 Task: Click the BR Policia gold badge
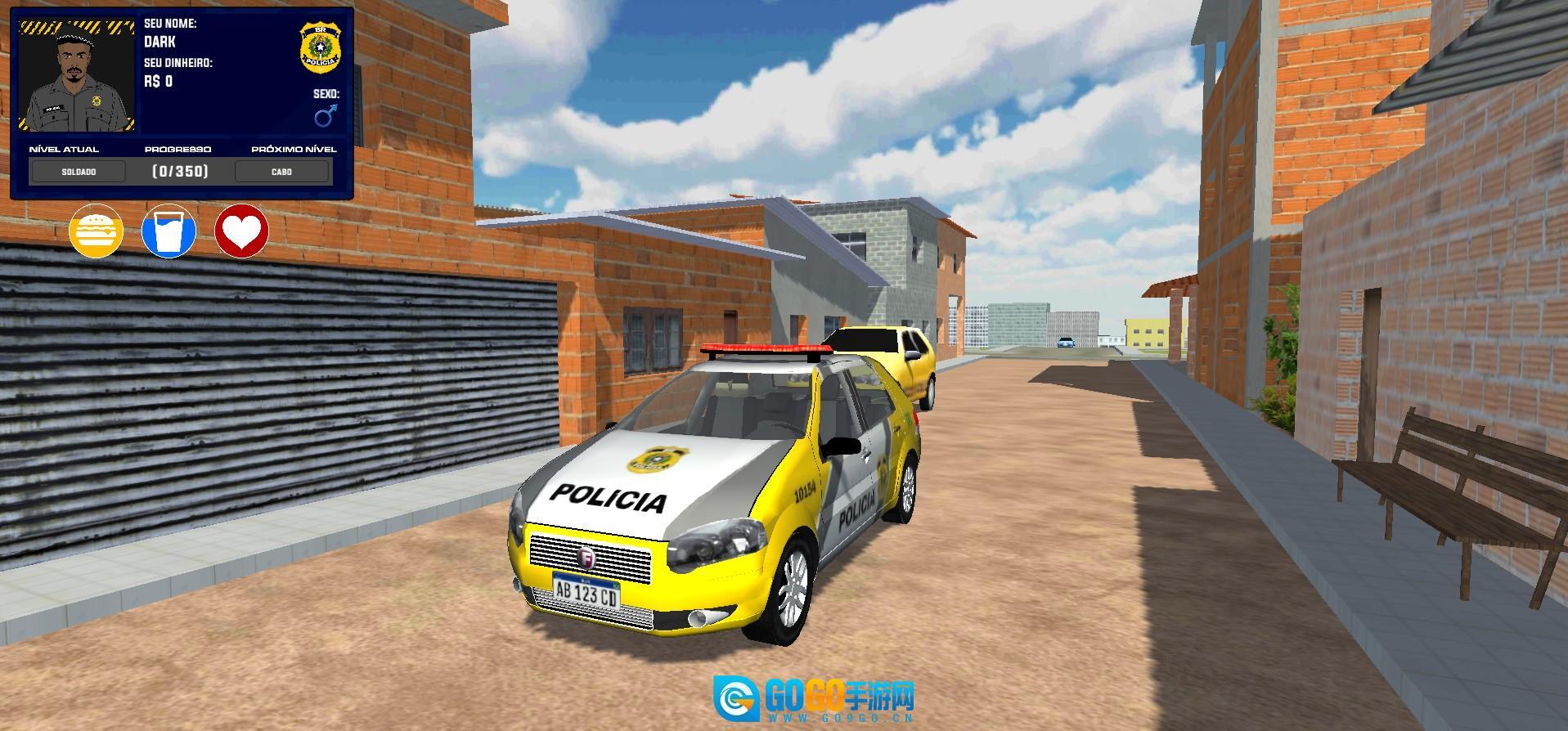(x=321, y=47)
